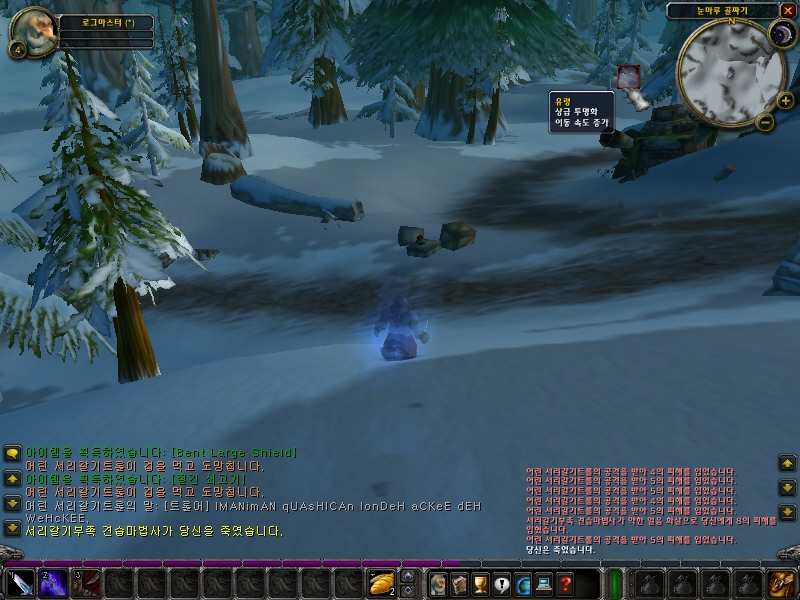Use the red ability in slot three
The height and width of the screenshot is (600, 800).
[x=86, y=583]
